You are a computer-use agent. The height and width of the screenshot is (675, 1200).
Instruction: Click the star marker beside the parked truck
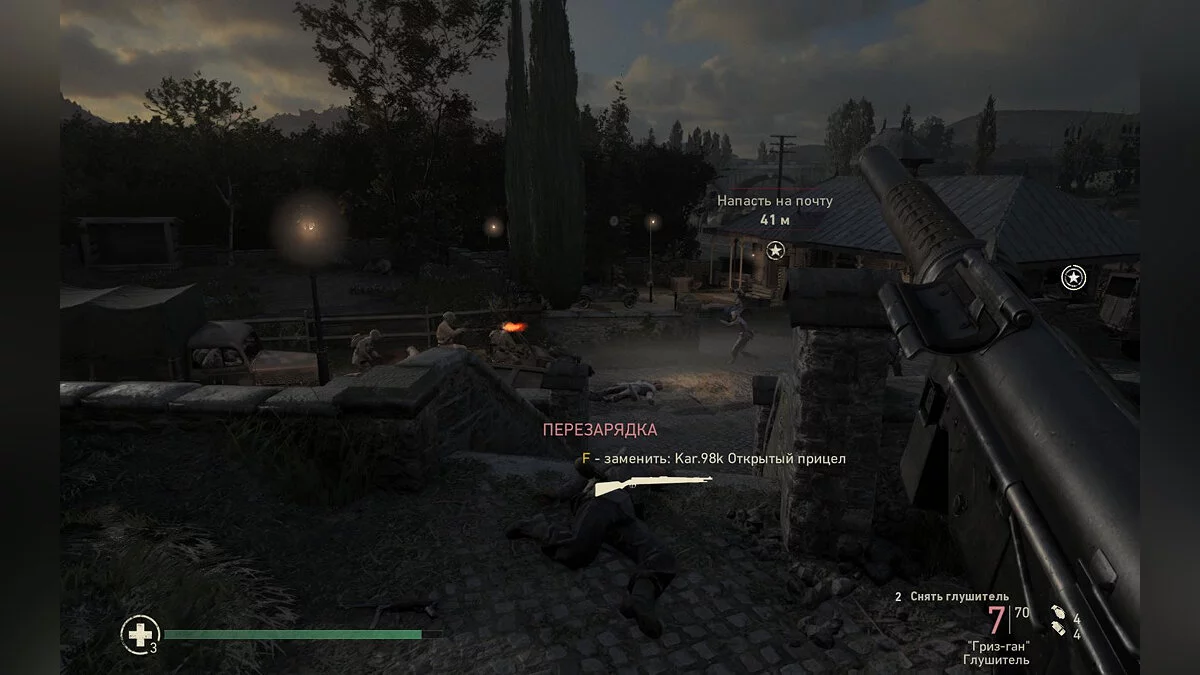click(x=1073, y=277)
